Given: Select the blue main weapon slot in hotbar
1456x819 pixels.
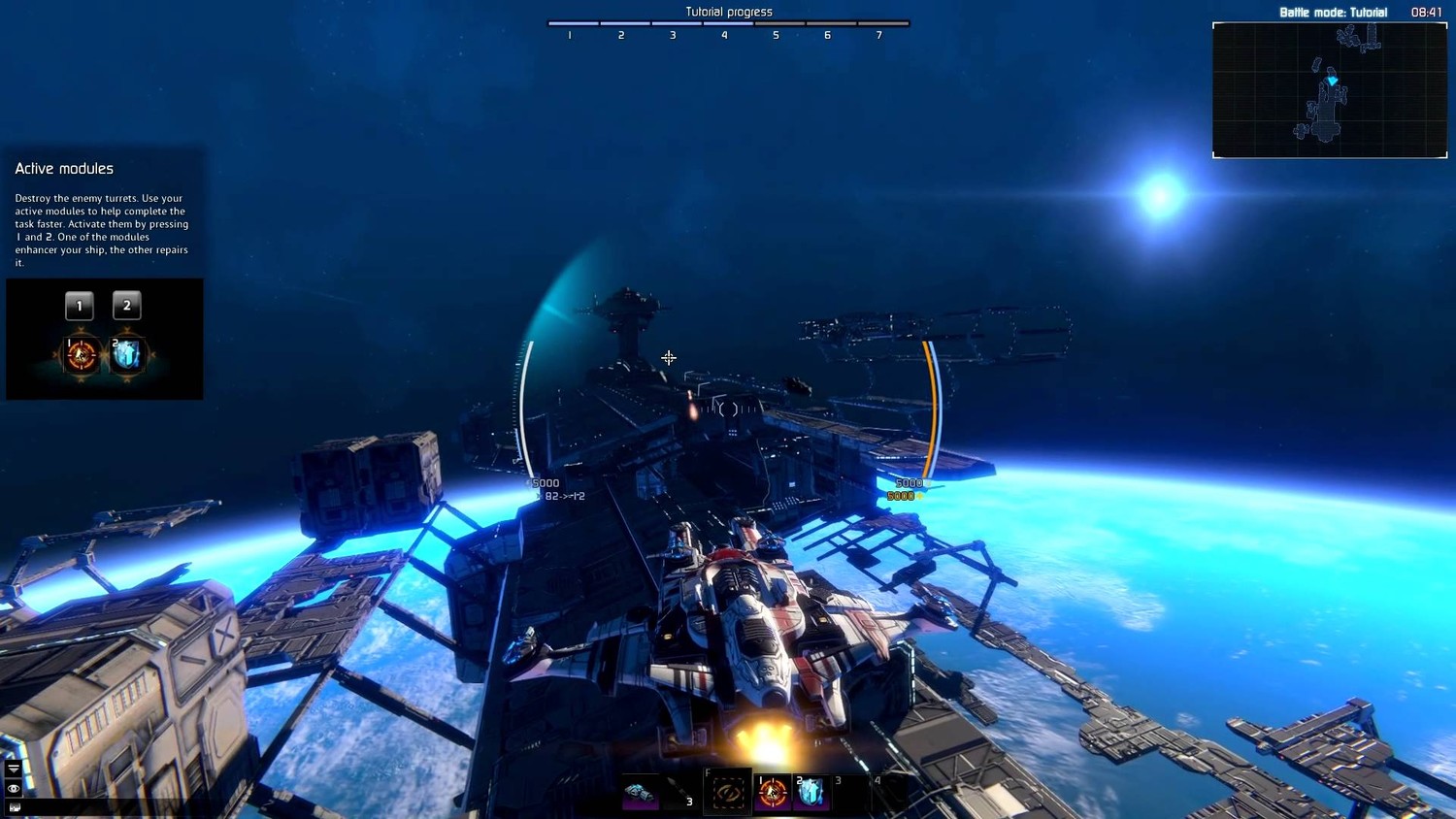Looking at the screenshot, I should (640, 793).
